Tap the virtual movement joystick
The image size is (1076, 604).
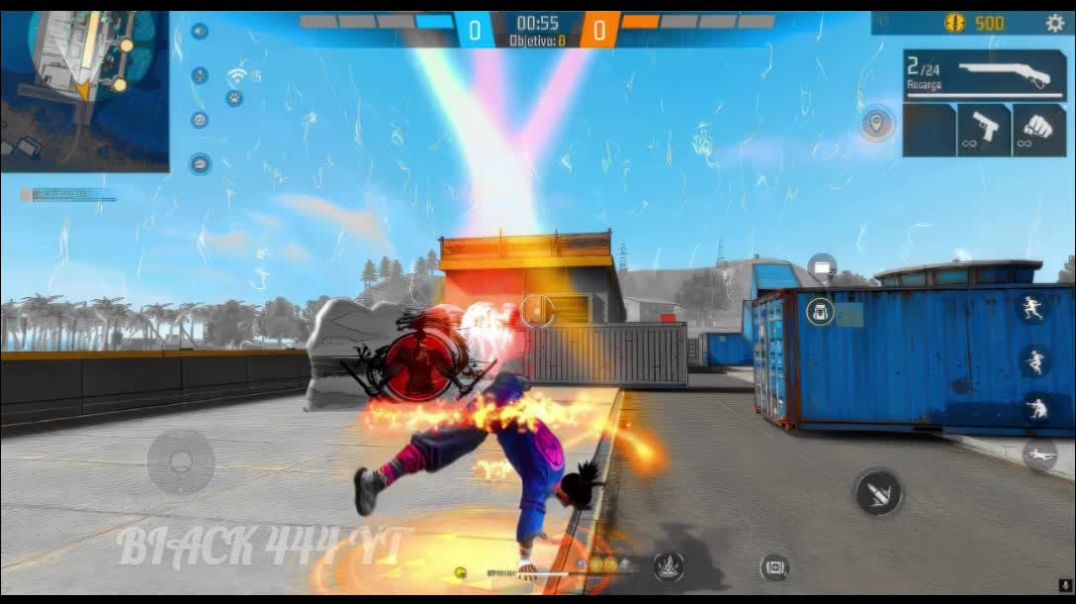(x=181, y=461)
